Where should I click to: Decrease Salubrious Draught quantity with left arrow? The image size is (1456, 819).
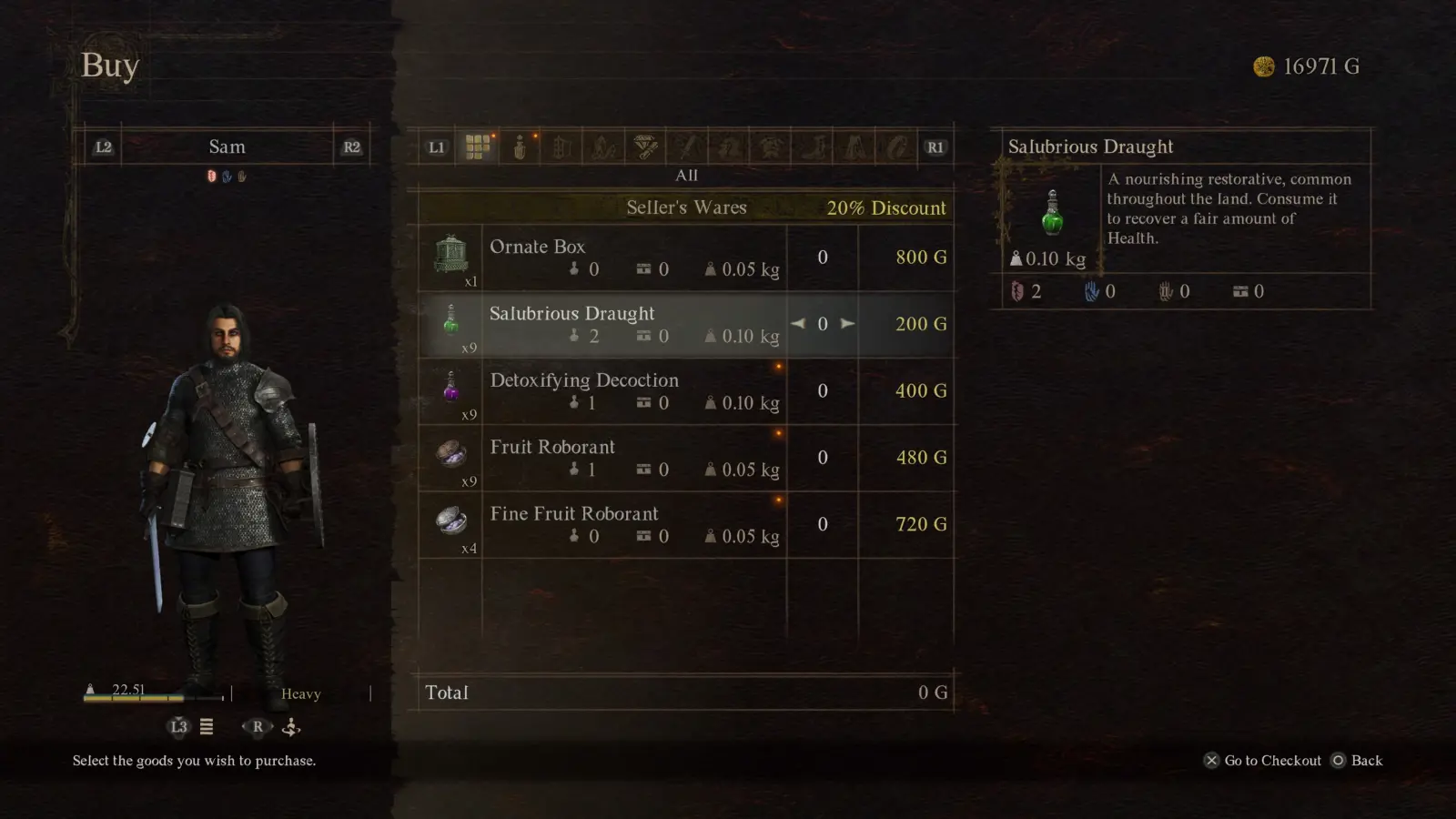[797, 323]
